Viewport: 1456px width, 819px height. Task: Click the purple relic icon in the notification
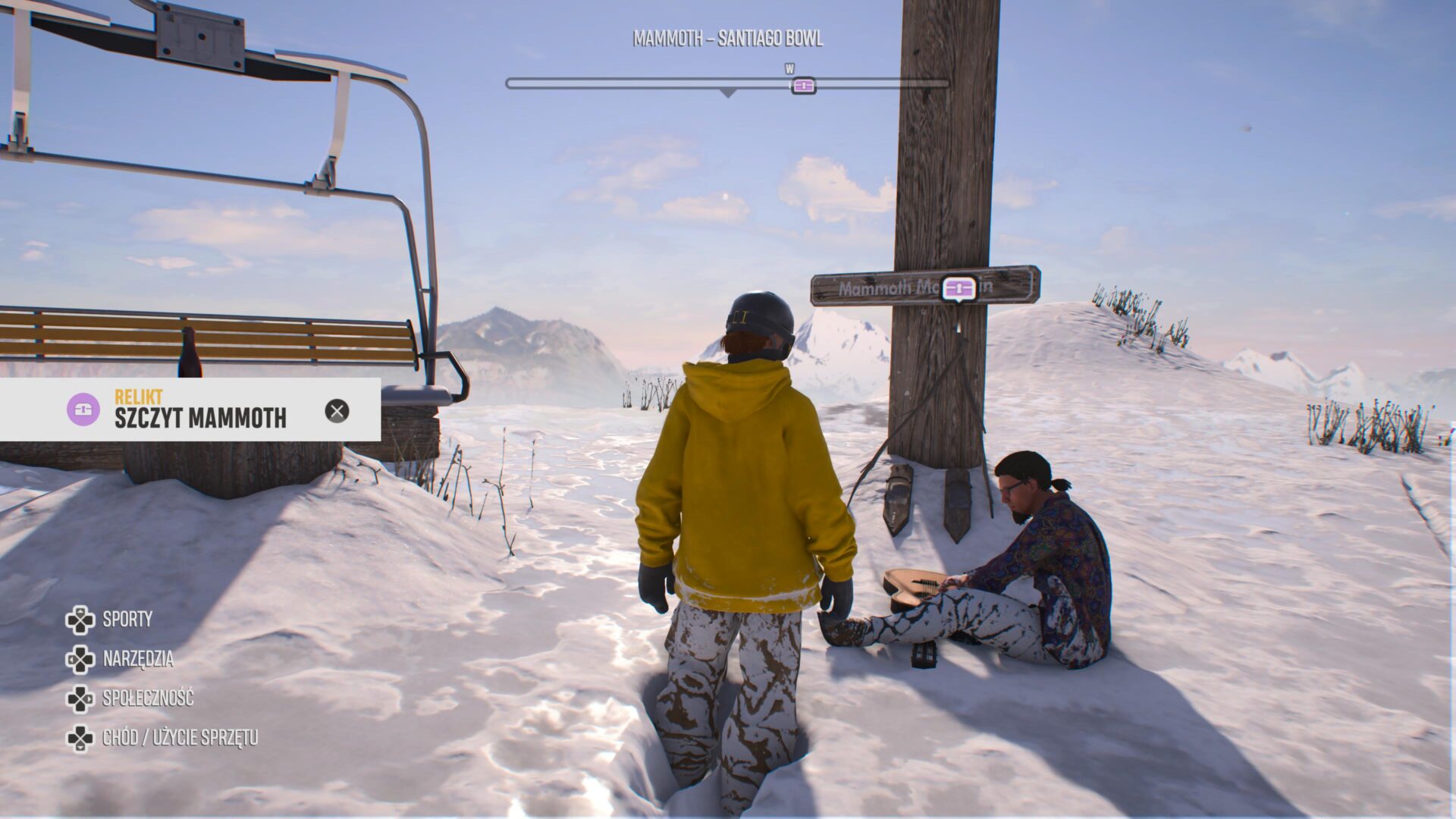pyautogui.click(x=83, y=409)
